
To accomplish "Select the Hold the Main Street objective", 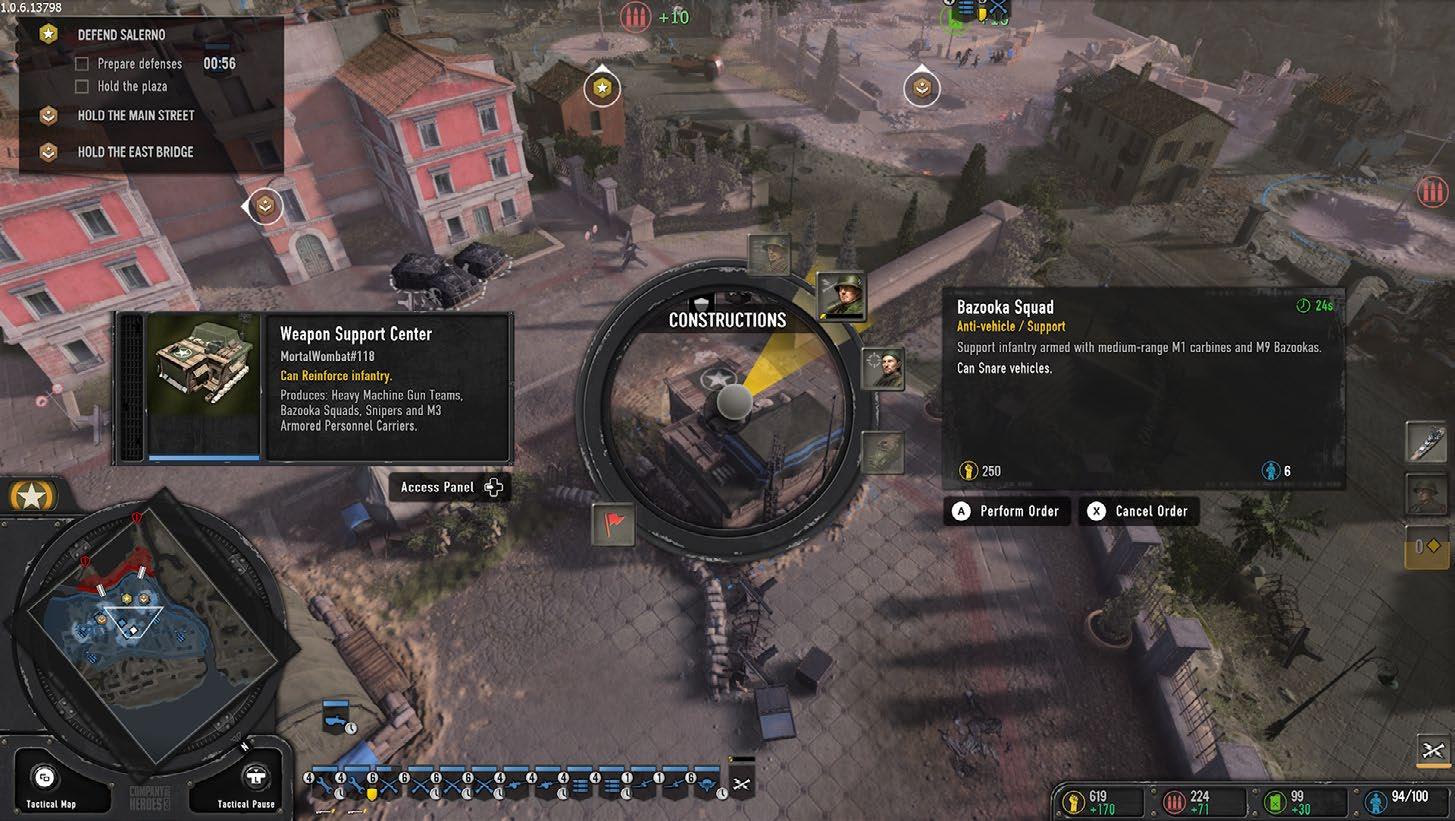I will pos(135,115).
